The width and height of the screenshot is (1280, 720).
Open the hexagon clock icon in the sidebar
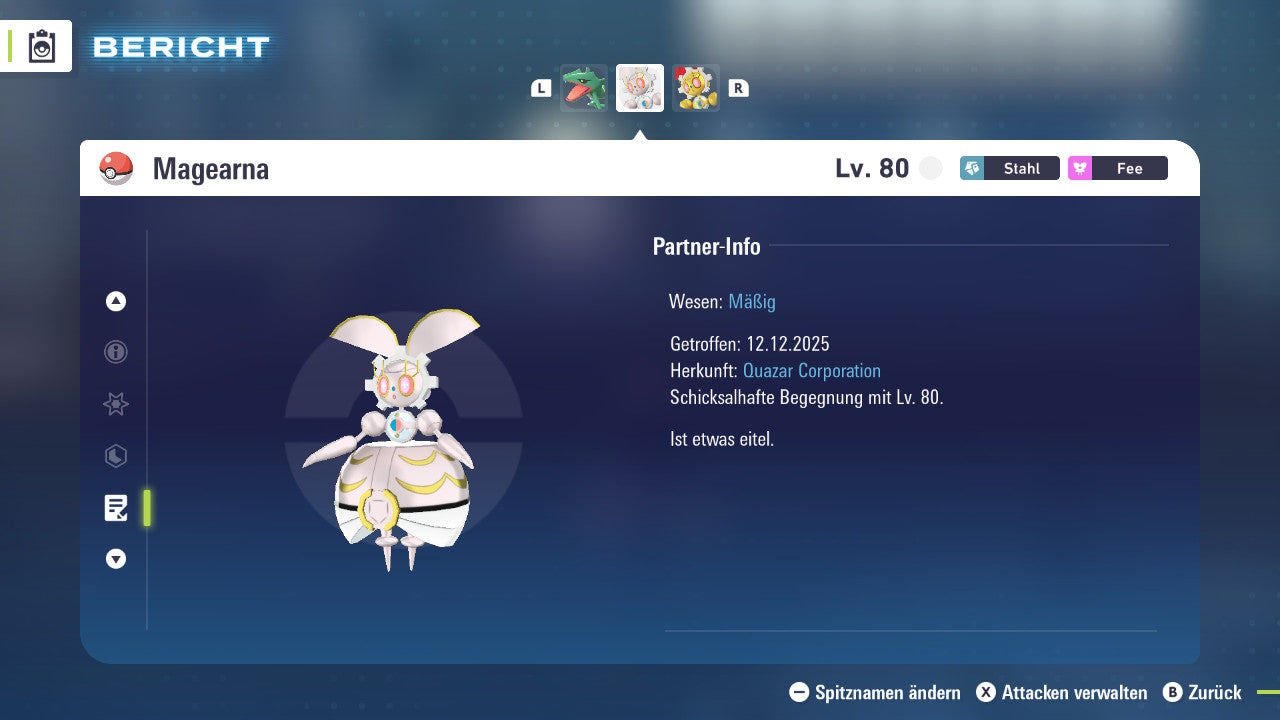[115, 456]
